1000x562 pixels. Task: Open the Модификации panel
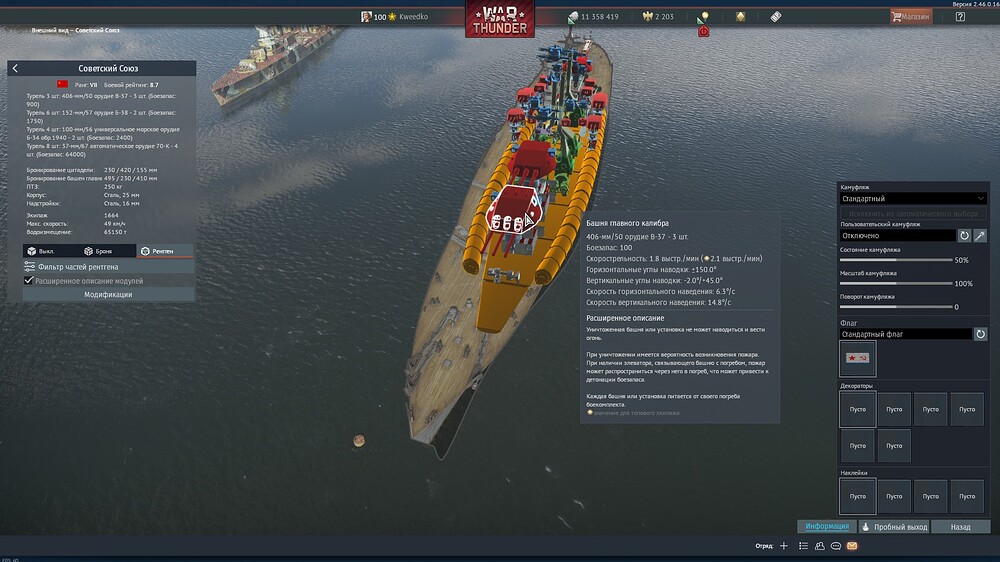[108, 295]
